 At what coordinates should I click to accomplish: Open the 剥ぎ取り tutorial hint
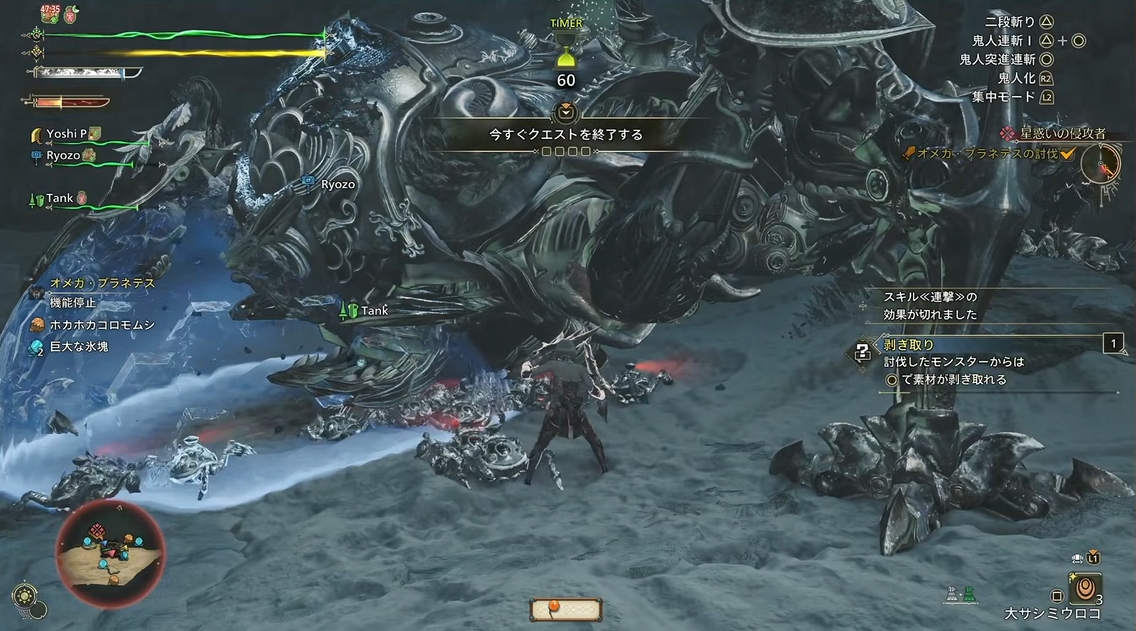coord(908,345)
